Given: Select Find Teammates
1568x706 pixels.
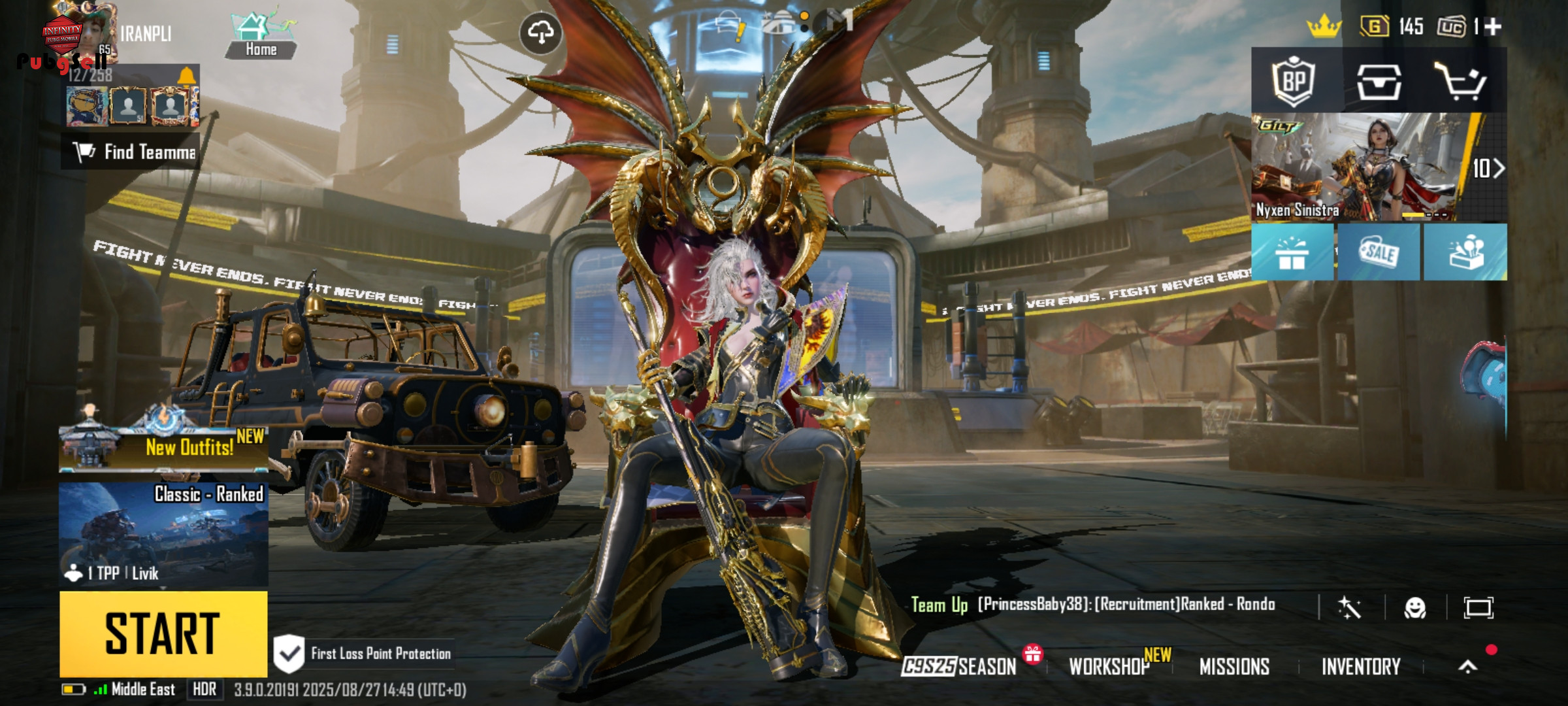Looking at the screenshot, I should click(x=131, y=152).
